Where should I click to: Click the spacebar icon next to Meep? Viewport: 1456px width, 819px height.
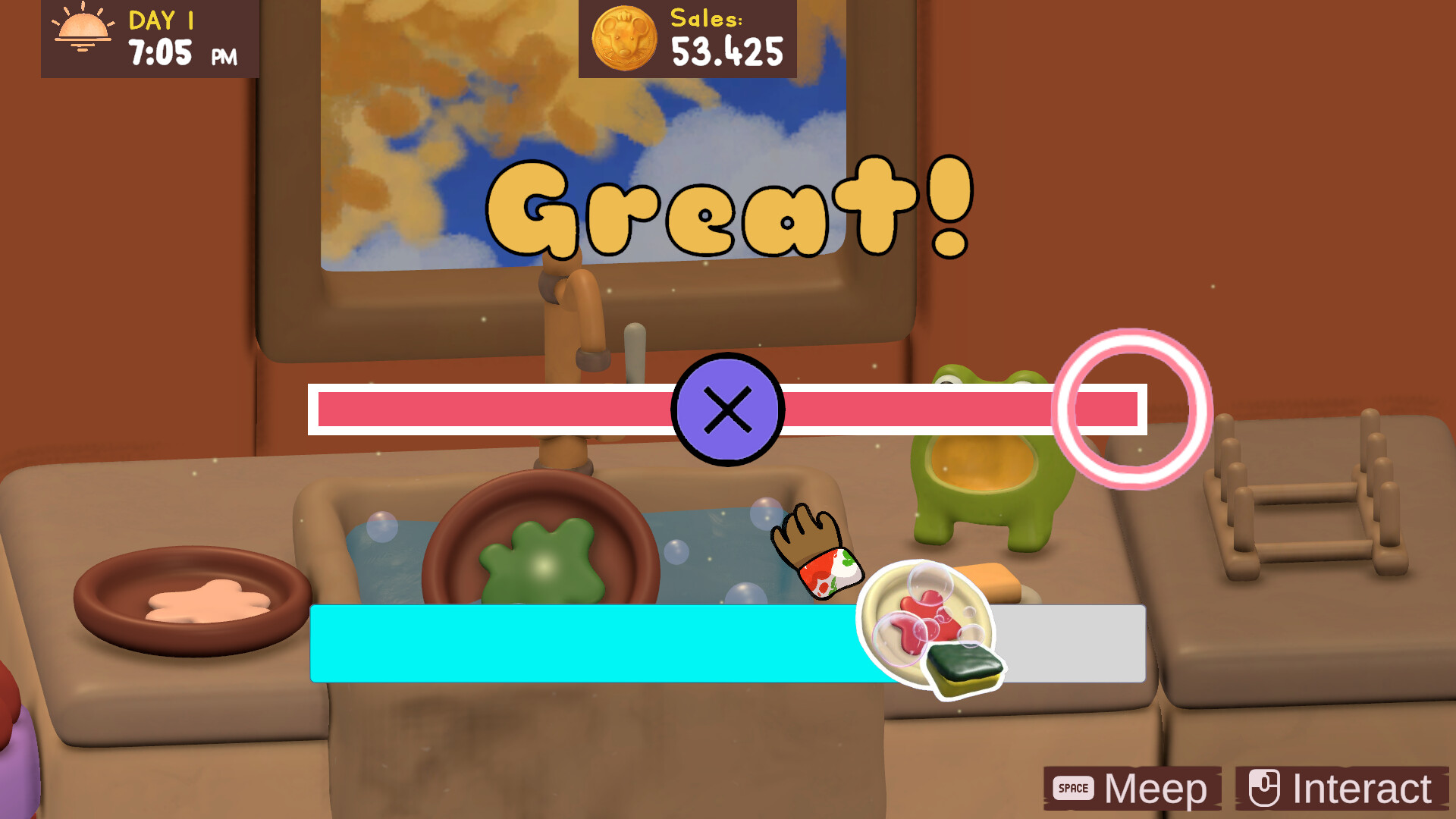[x=1074, y=788]
